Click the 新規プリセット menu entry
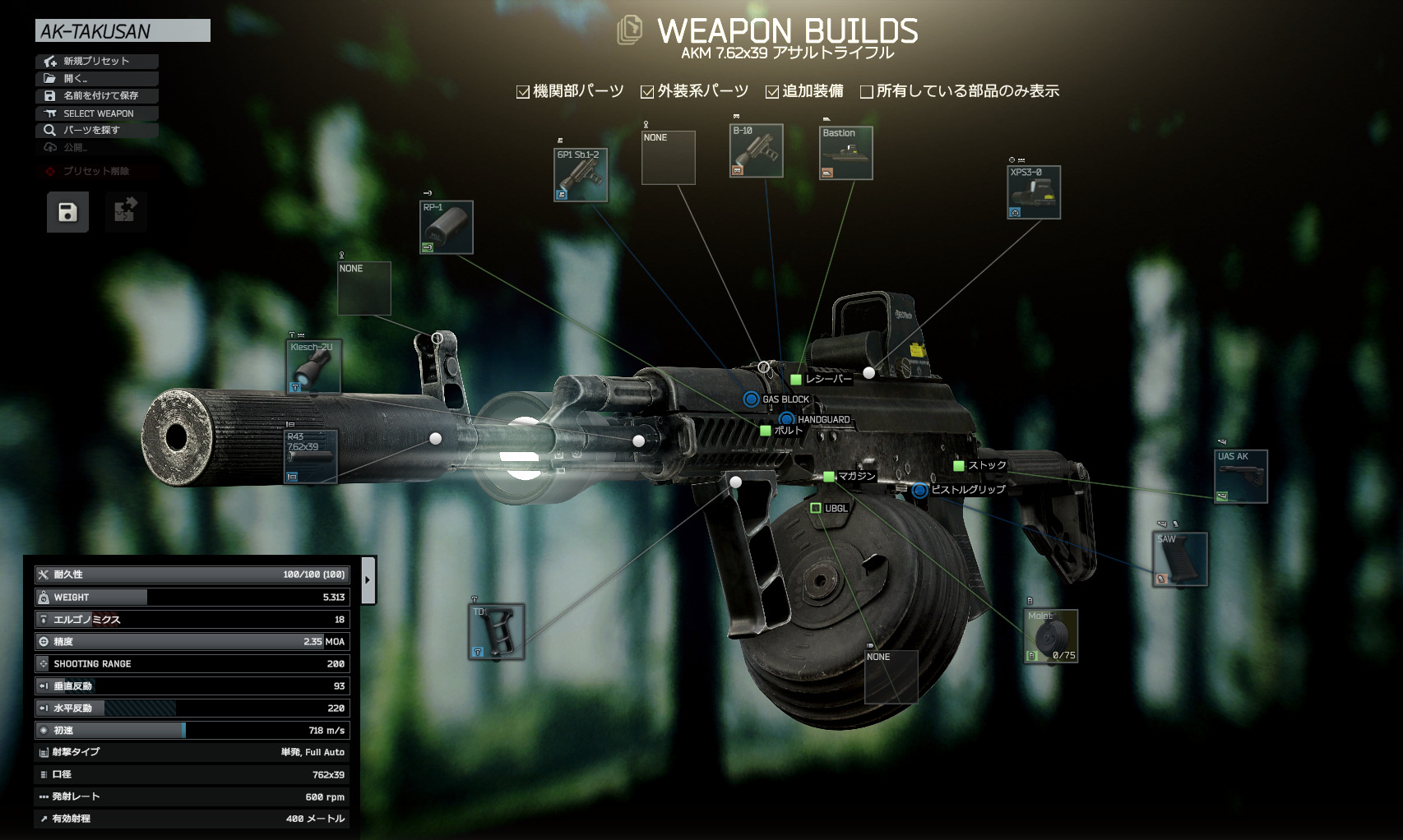The height and width of the screenshot is (840, 1403). (96, 61)
